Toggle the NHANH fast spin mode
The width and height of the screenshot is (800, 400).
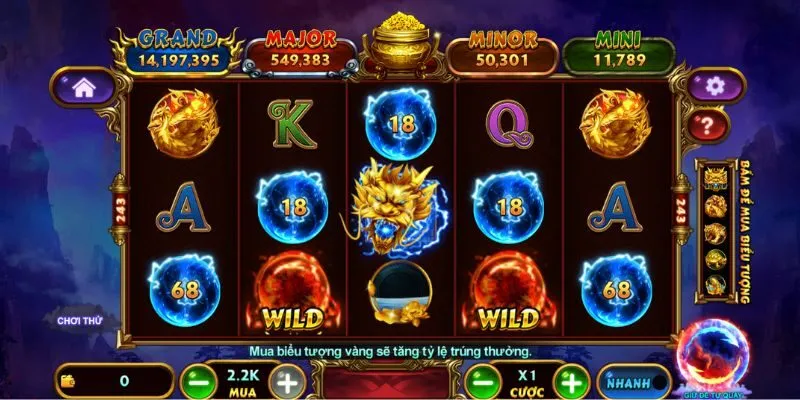pyautogui.click(x=634, y=382)
